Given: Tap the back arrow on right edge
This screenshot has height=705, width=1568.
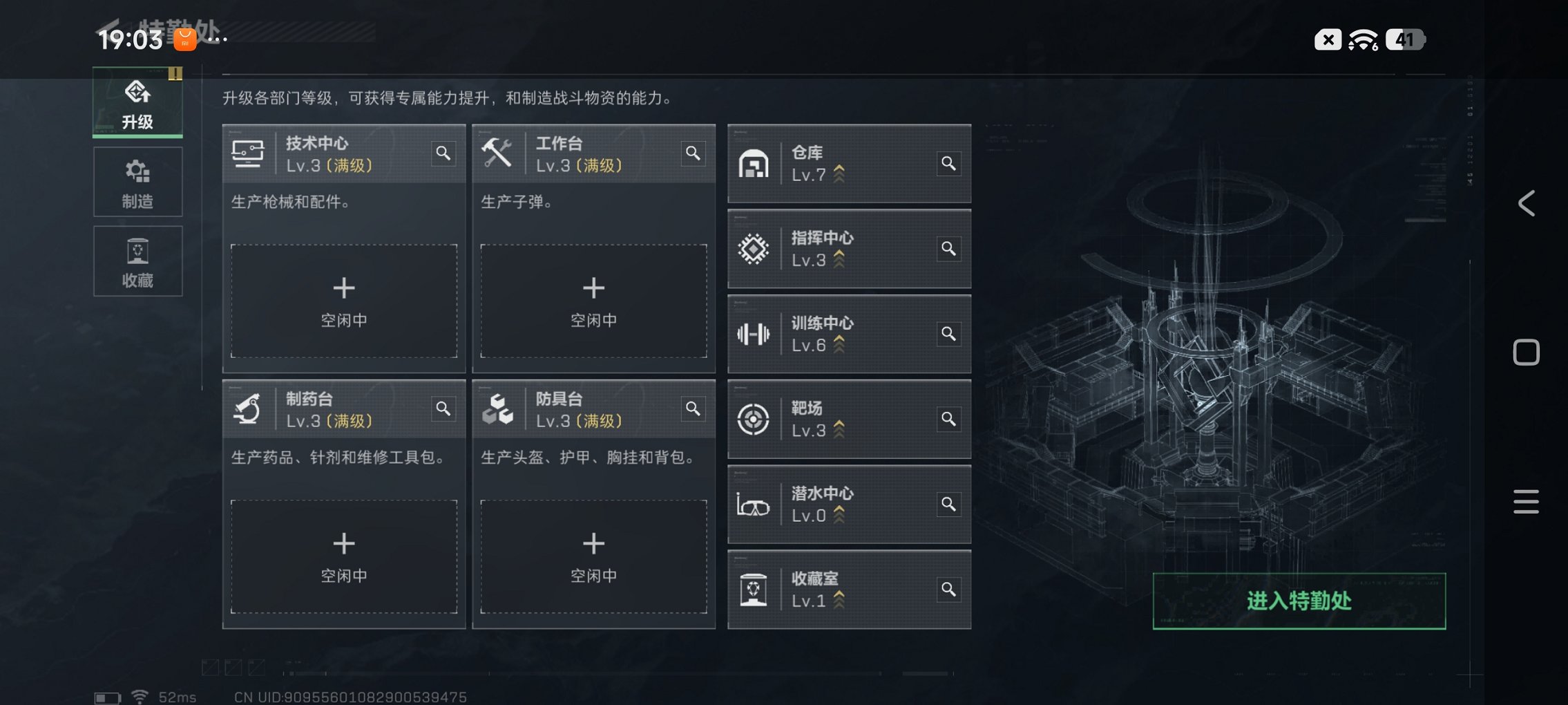Looking at the screenshot, I should point(1525,203).
